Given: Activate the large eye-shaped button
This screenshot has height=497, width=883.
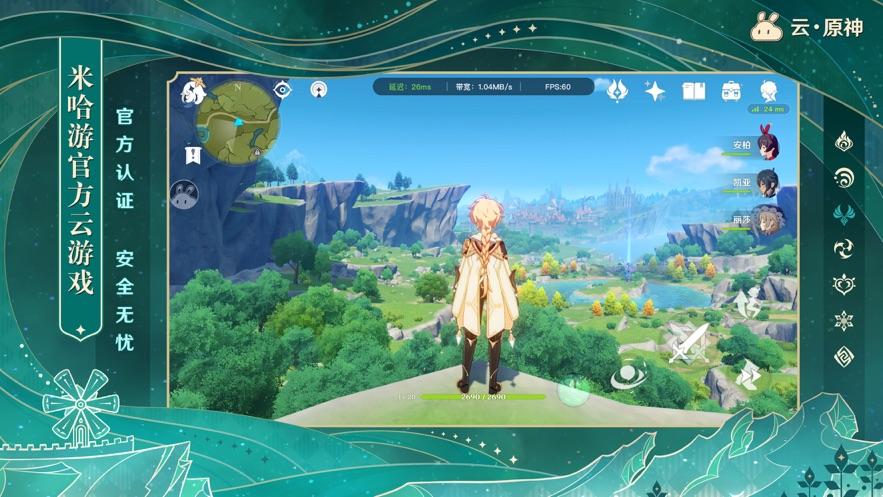Looking at the screenshot, I should [x=626, y=376].
